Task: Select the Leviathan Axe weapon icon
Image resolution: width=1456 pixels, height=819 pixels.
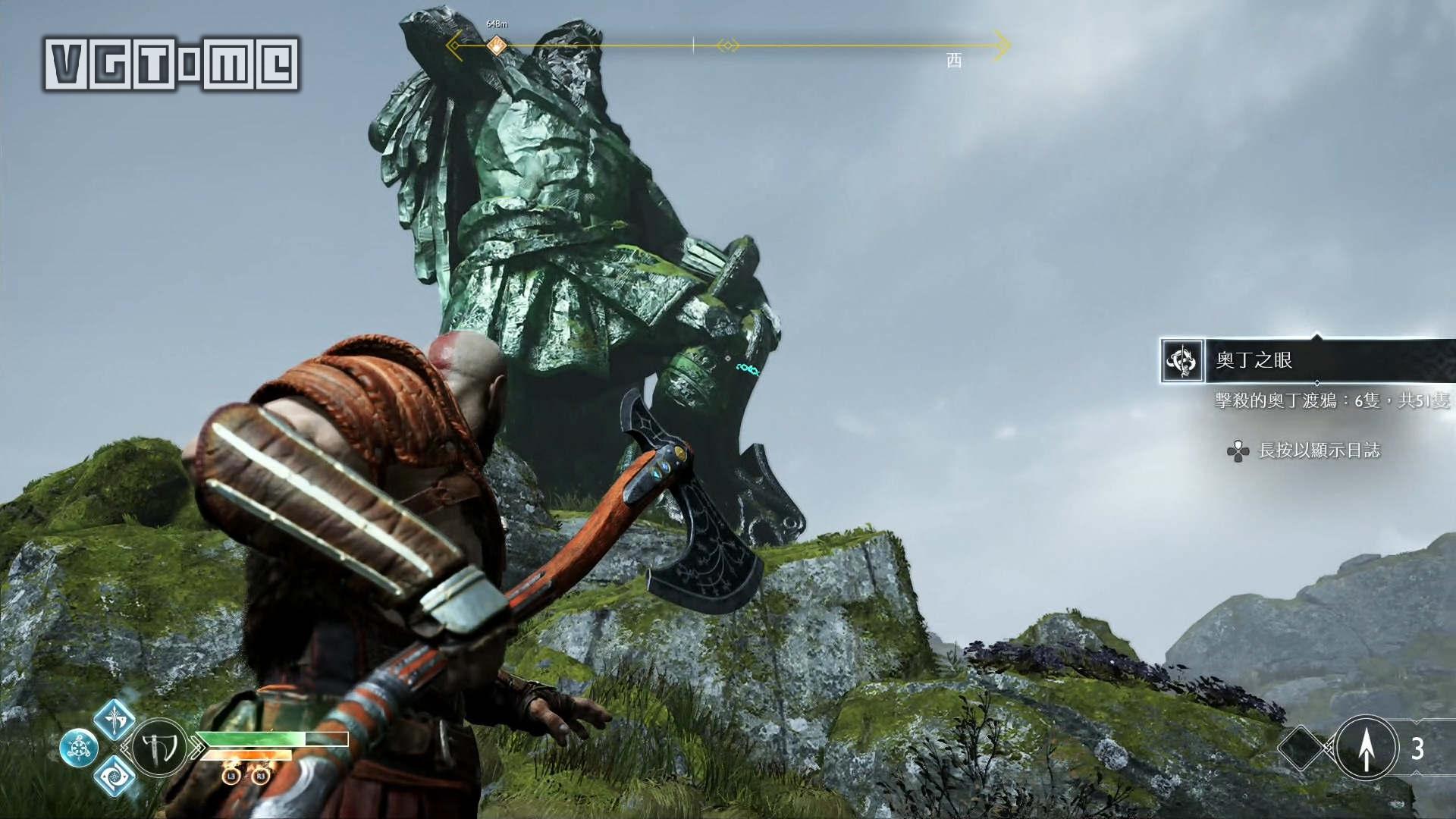Action: point(160,748)
